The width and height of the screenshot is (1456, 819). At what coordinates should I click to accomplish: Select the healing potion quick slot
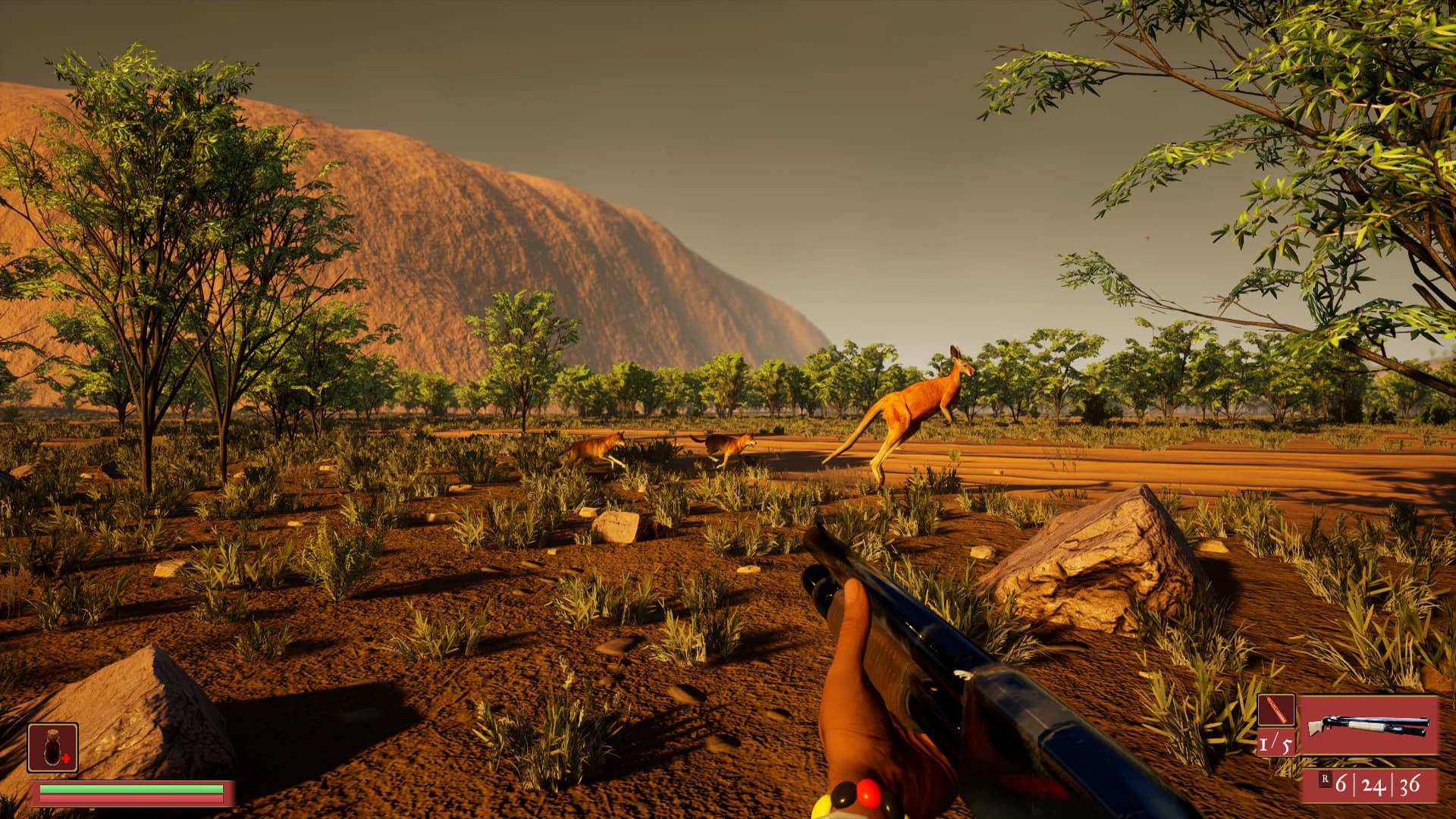(53, 747)
